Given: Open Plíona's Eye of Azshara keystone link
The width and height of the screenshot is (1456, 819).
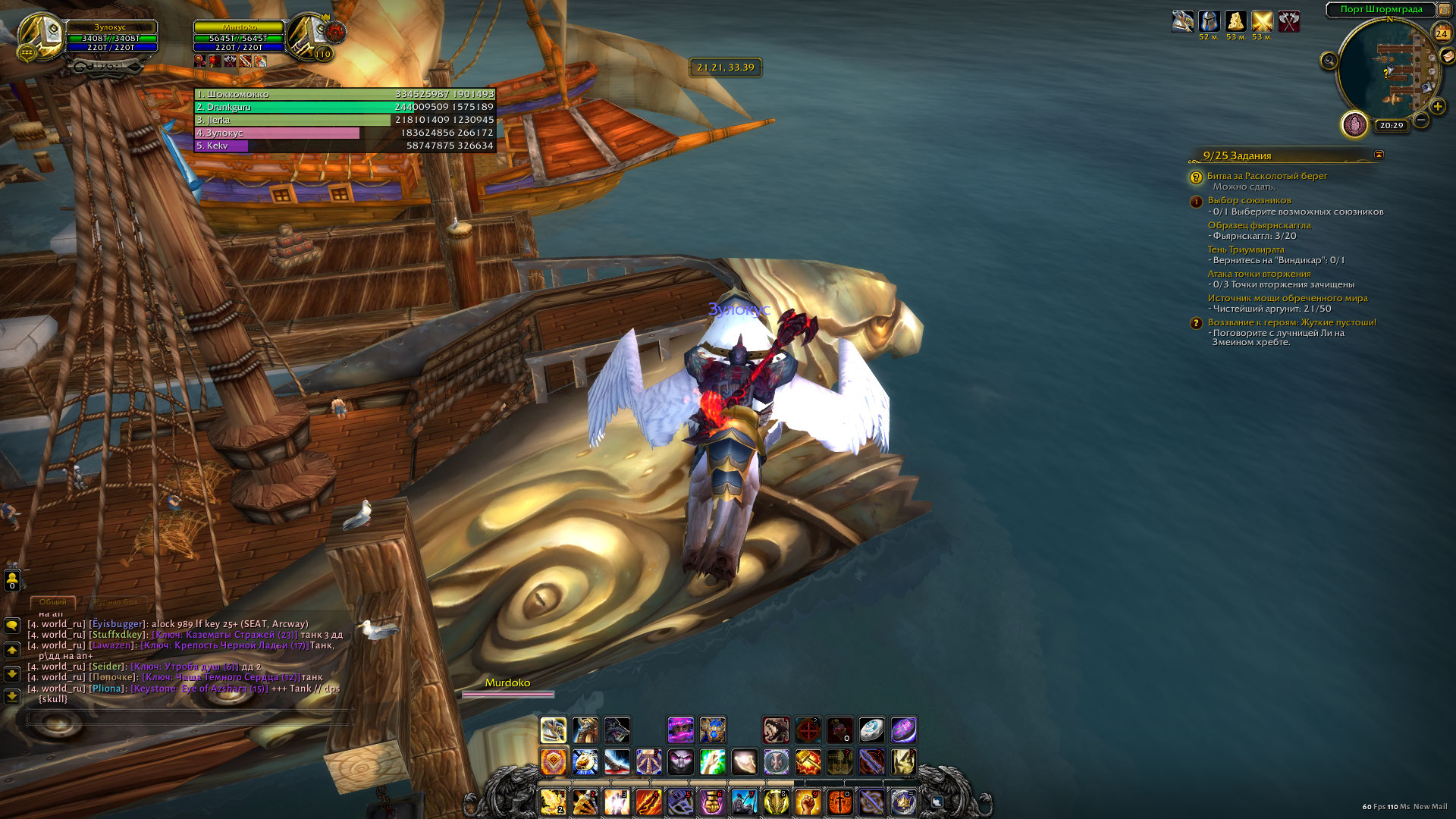Looking at the screenshot, I should click(199, 689).
